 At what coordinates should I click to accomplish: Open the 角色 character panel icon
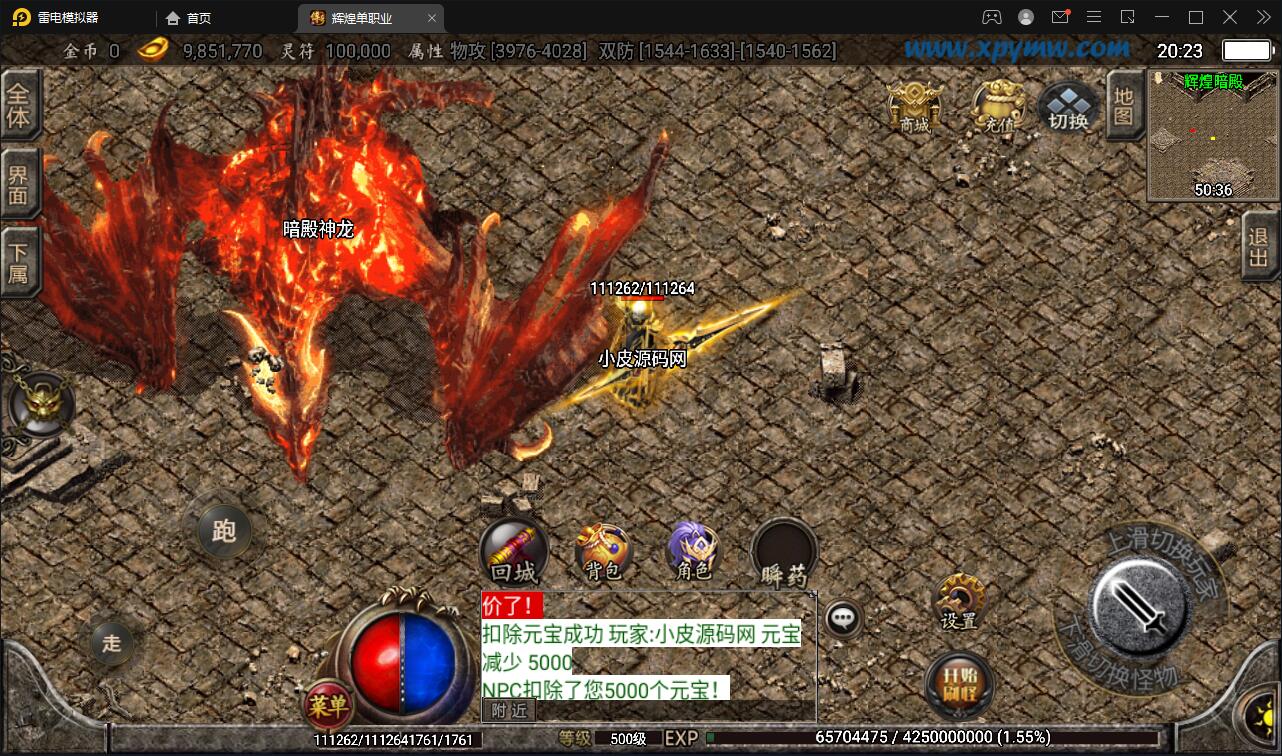[690, 550]
